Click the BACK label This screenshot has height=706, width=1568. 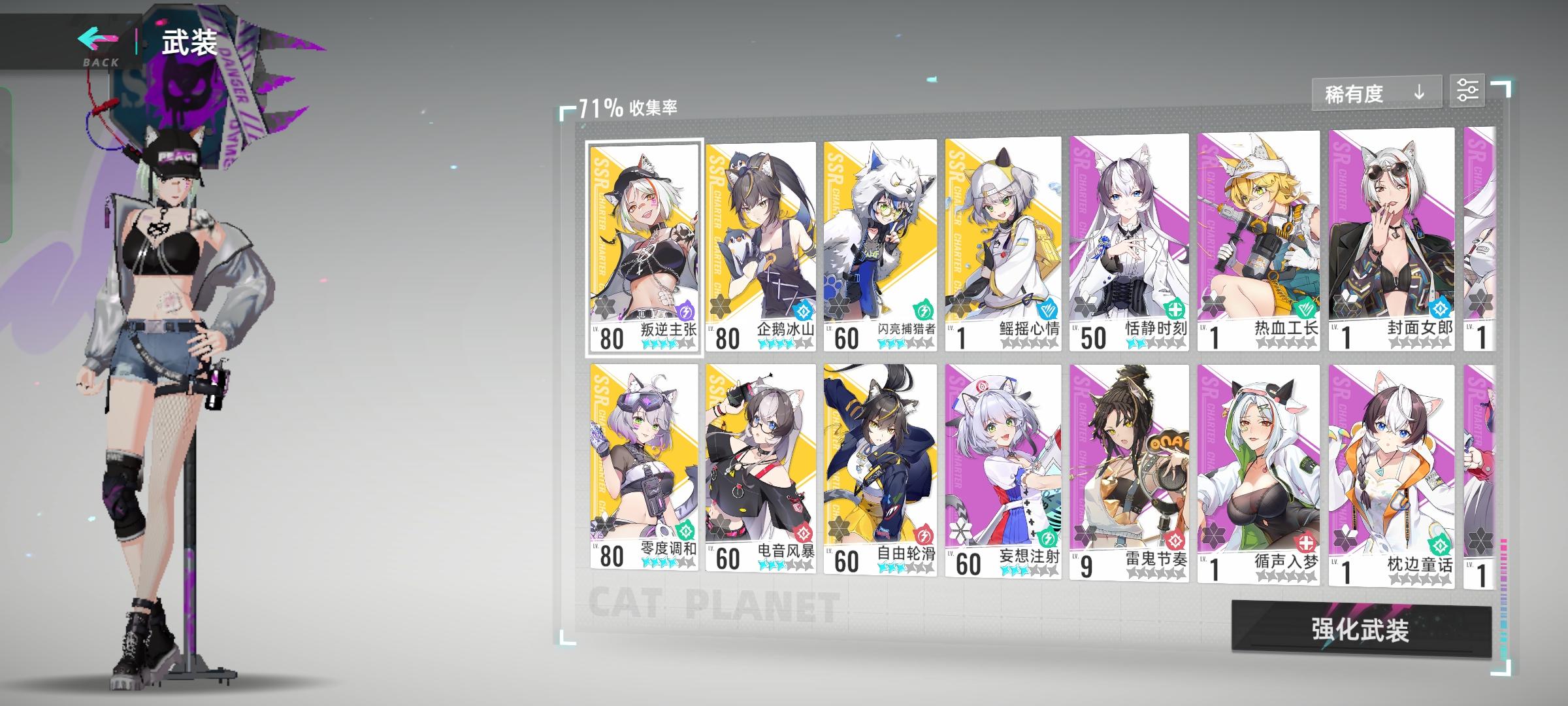pyautogui.click(x=99, y=63)
